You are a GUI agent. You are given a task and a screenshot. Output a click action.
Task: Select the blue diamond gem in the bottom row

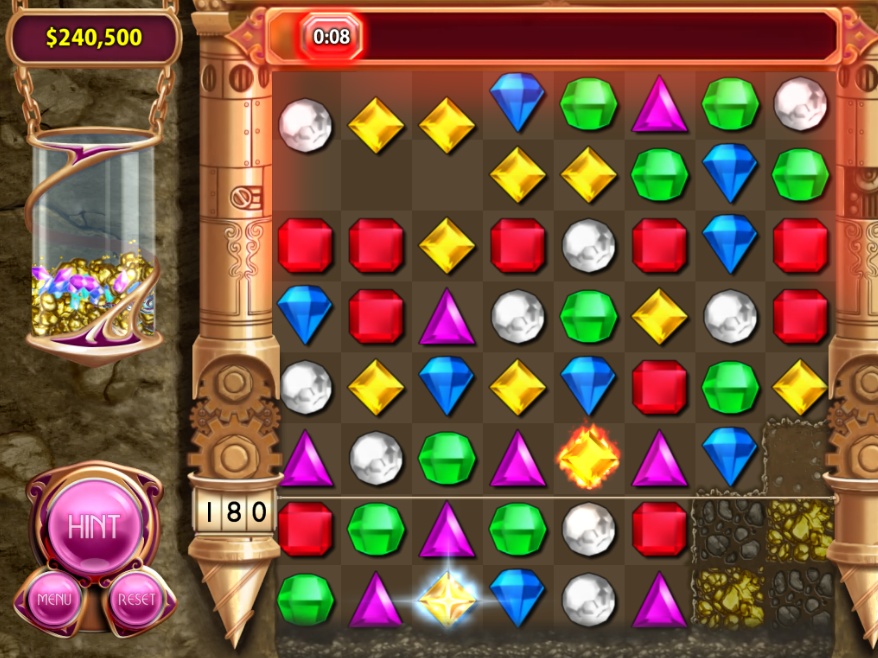tap(517, 598)
